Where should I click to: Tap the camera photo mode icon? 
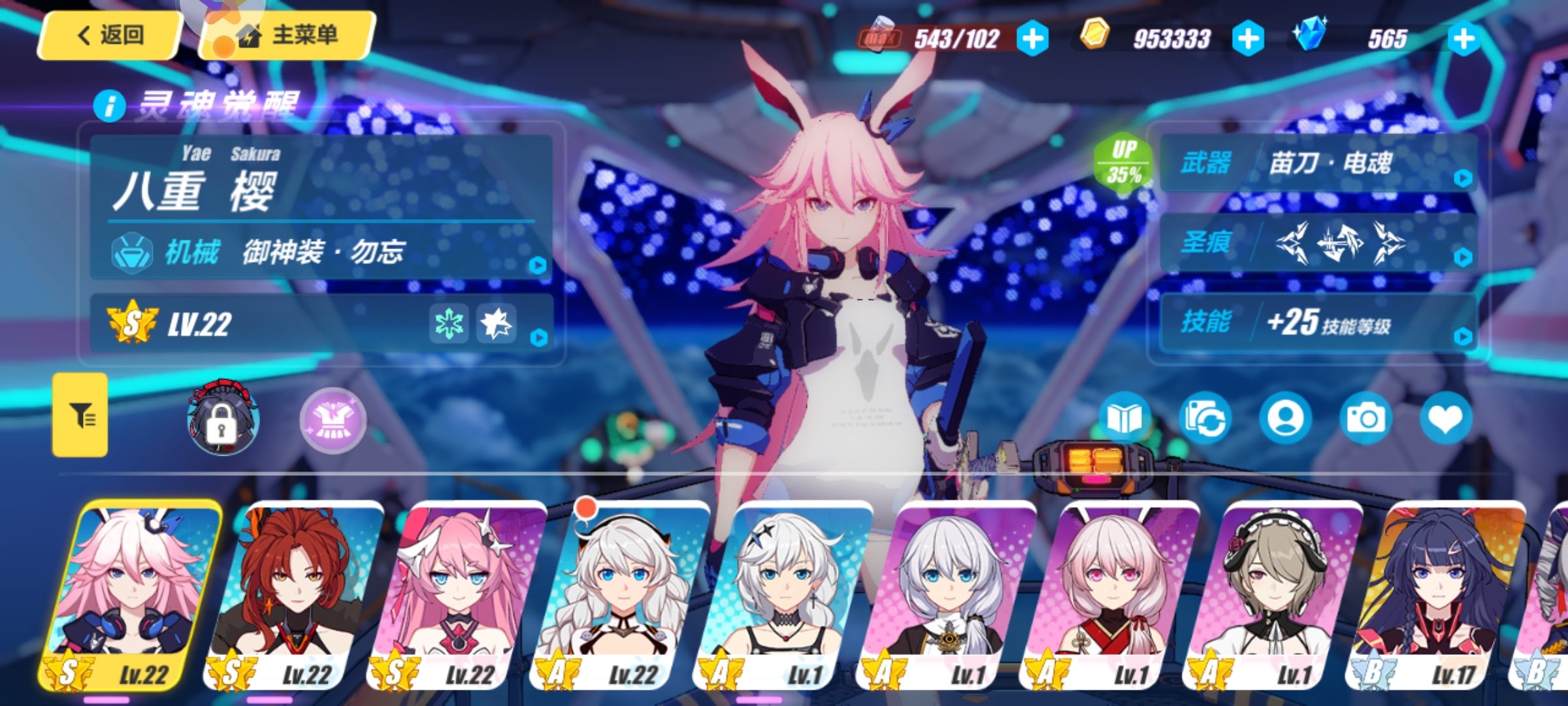point(1365,418)
